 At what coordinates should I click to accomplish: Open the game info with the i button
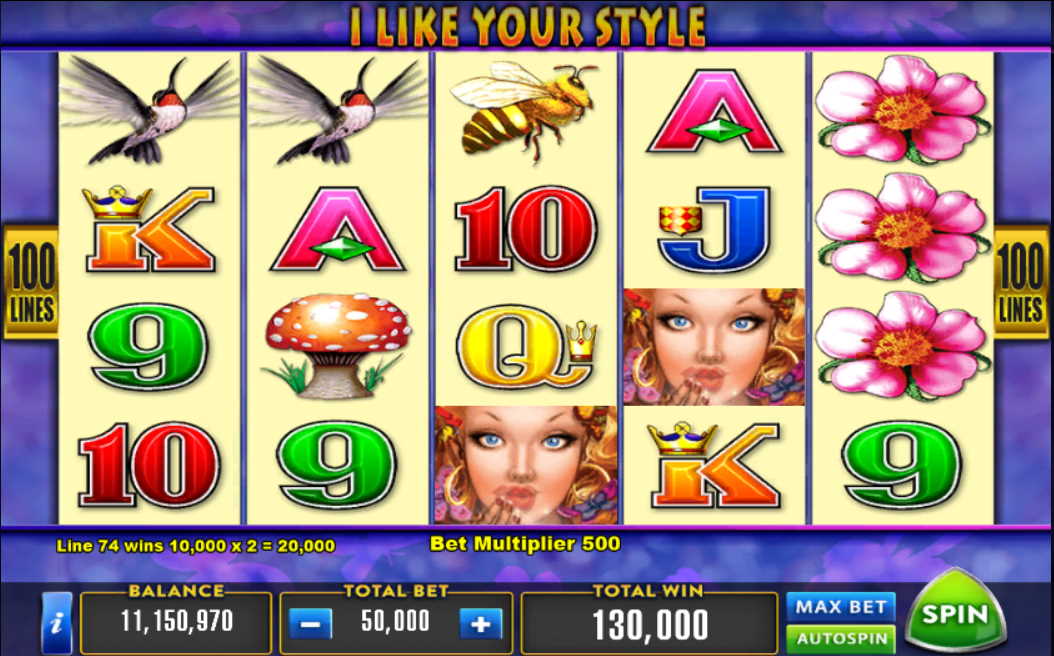click(x=56, y=623)
